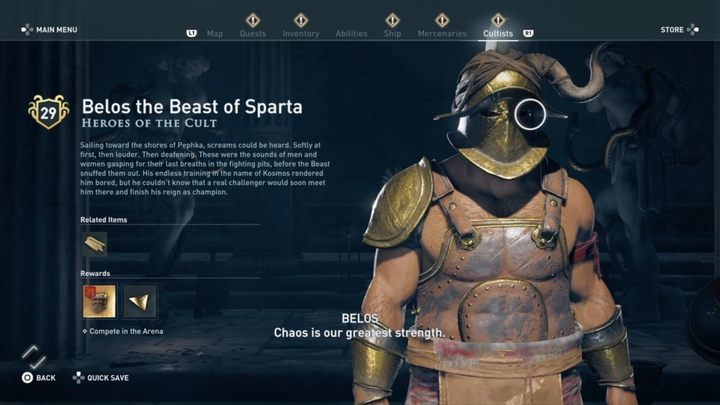Open the Map tab

pos(215,33)
